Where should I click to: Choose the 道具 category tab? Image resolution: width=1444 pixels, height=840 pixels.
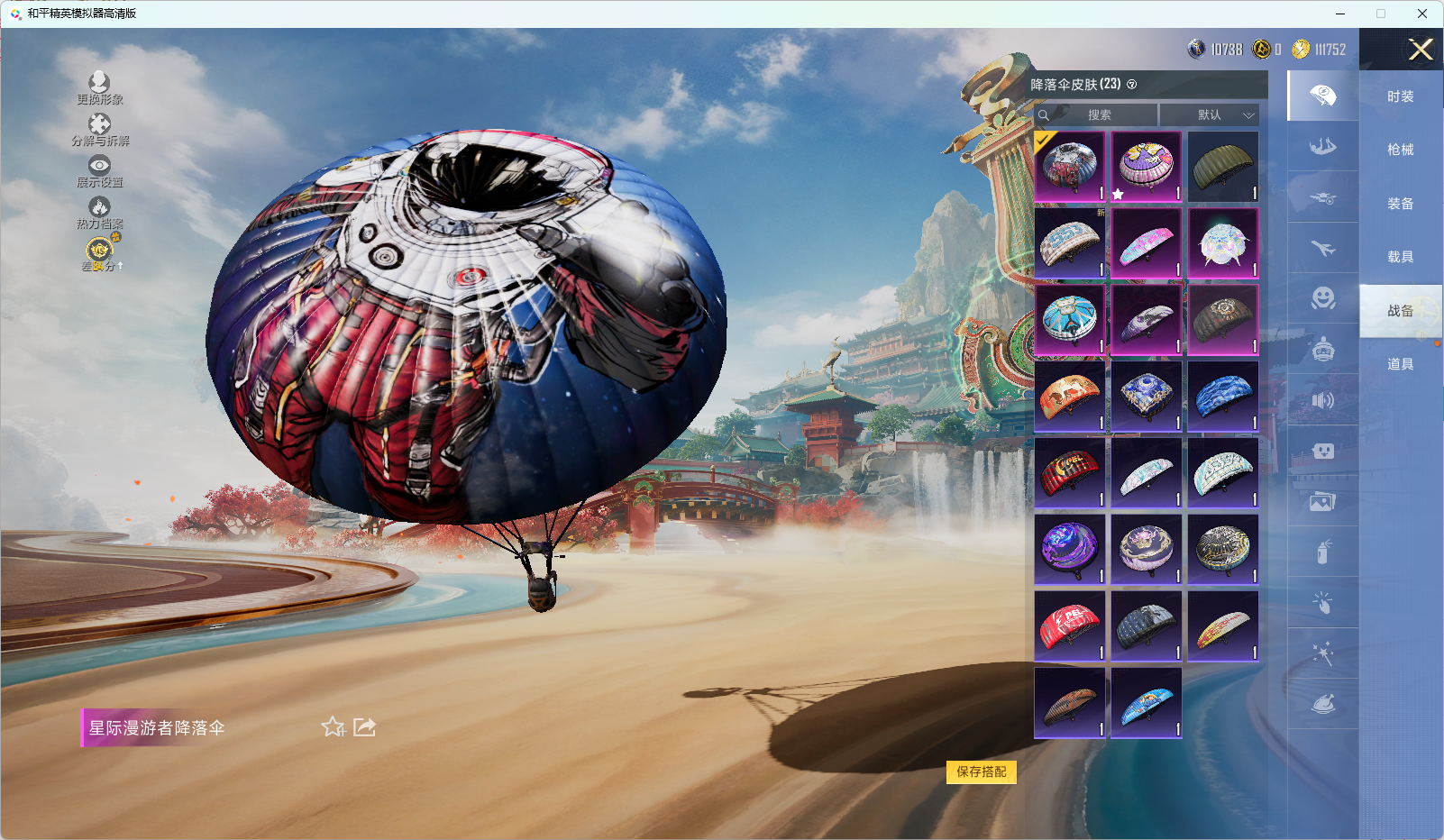pos(1400,364)
